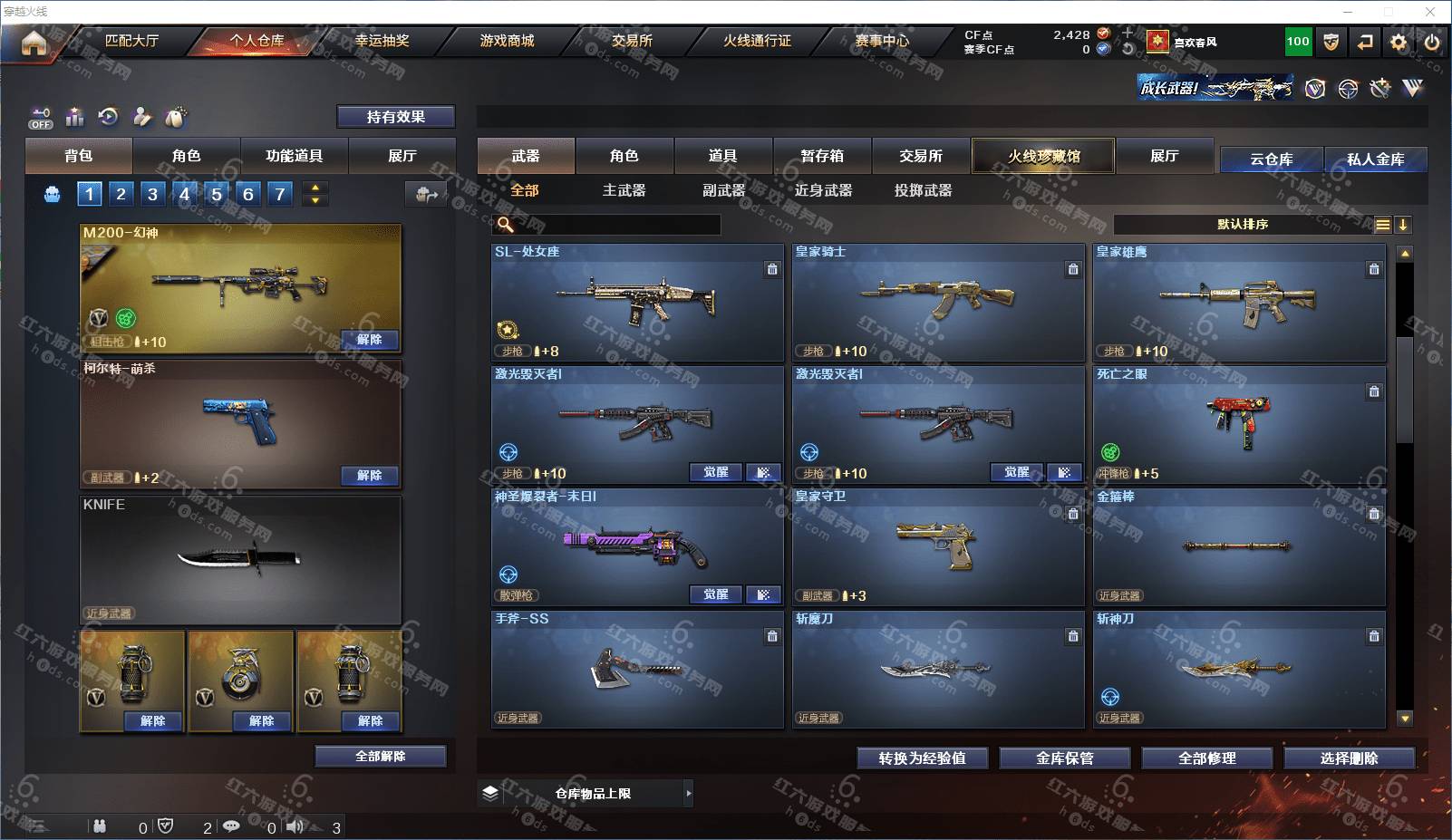Viewport: 1452px width, 840px height.
Task: Close the game window
Action: (1430, 12)
